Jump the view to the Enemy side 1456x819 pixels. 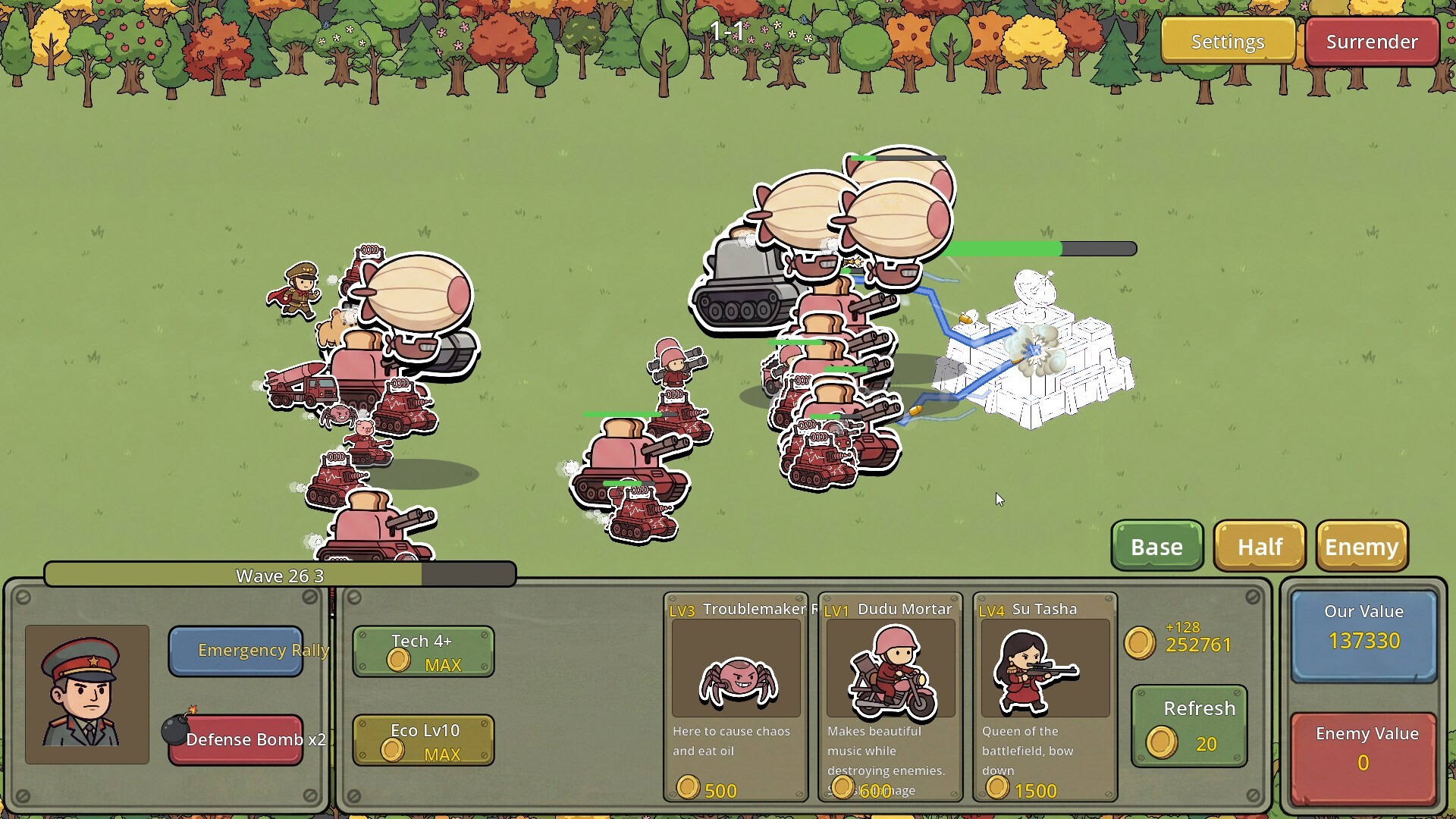[1362, 546]
